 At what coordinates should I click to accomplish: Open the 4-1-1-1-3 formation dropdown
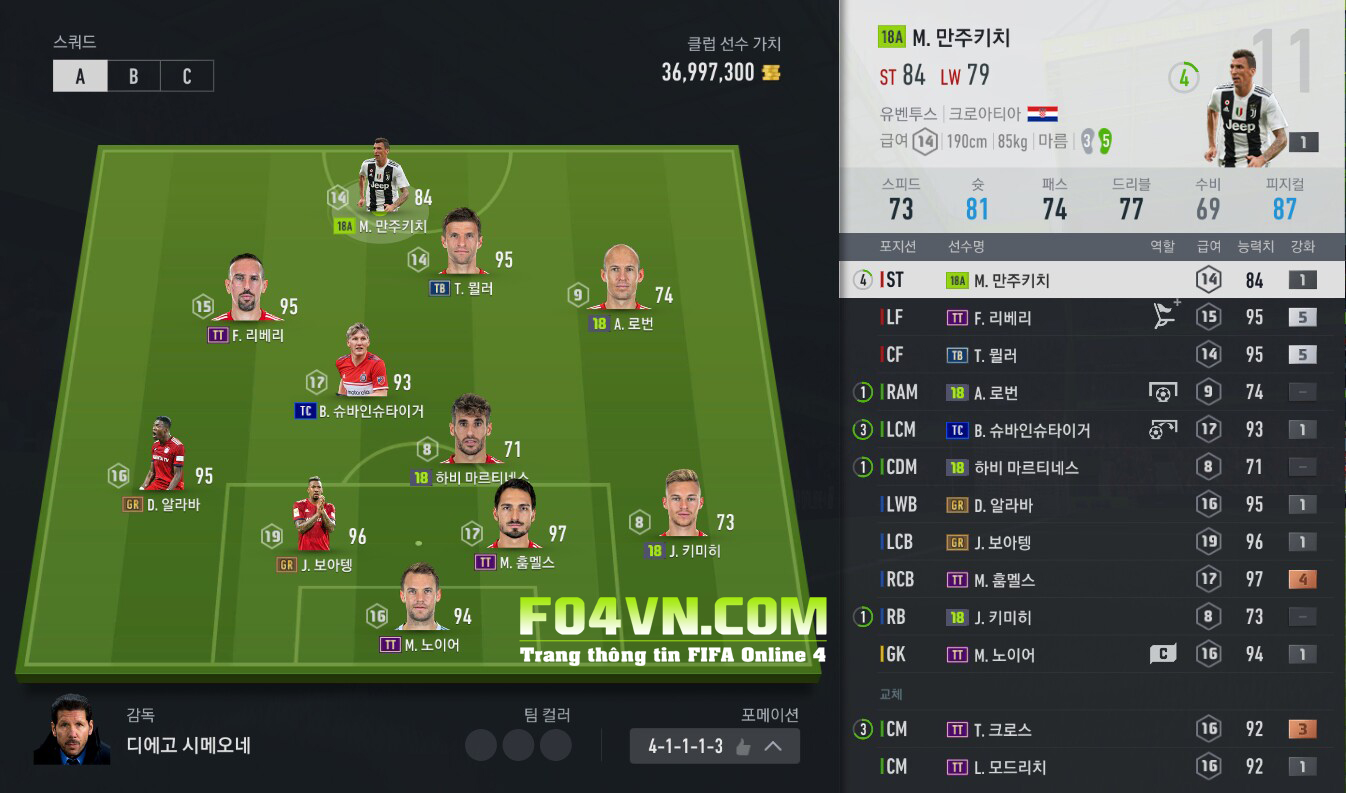pyautogui.click(x=714, y=746)
